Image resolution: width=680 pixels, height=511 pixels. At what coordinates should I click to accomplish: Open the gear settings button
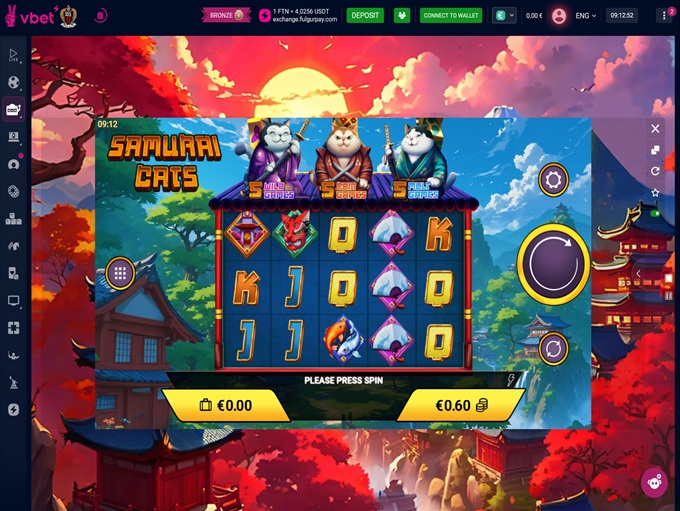click(x=553, y=181)
